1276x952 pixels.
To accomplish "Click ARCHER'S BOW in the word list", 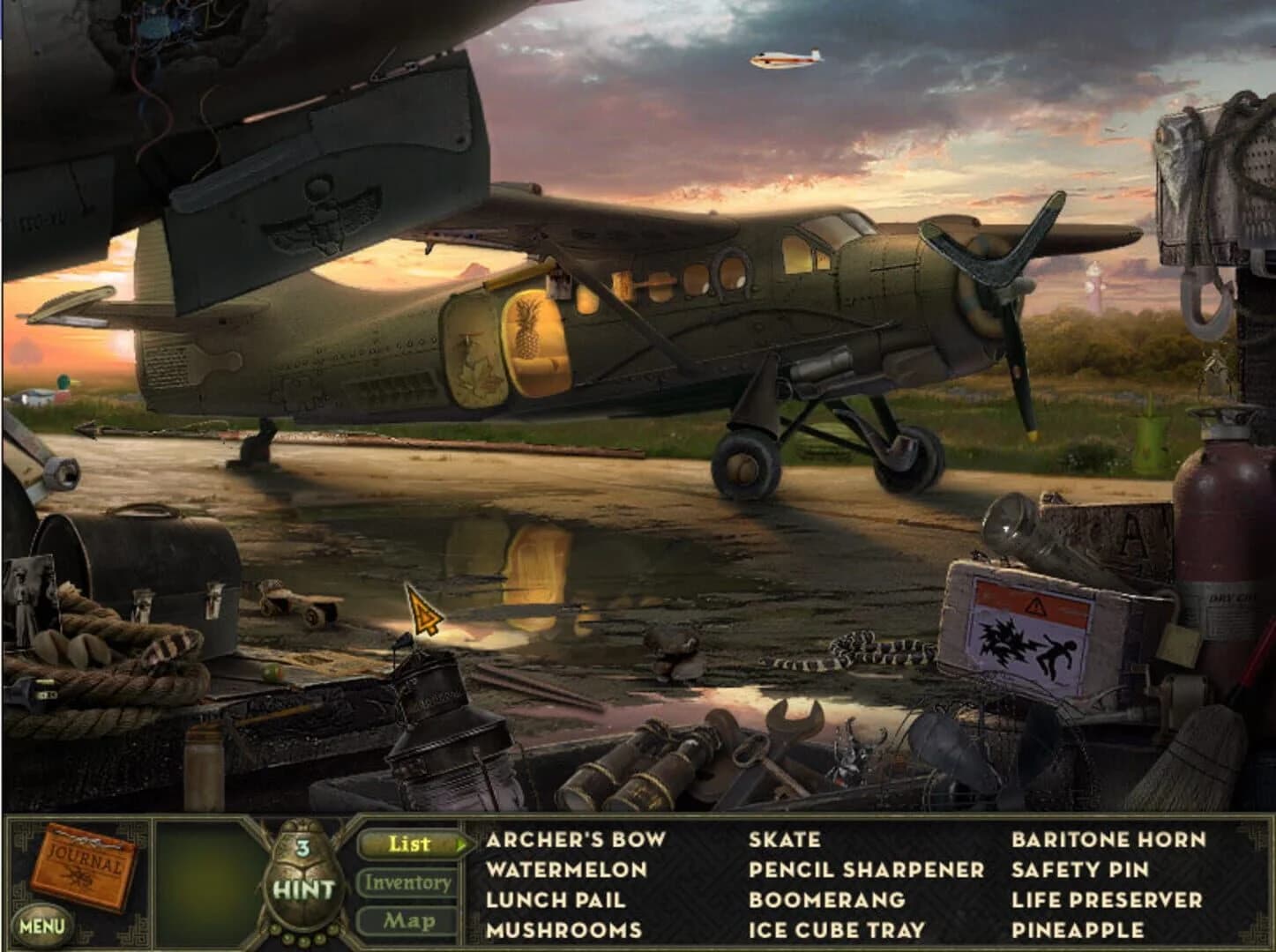I will [575, 840].
